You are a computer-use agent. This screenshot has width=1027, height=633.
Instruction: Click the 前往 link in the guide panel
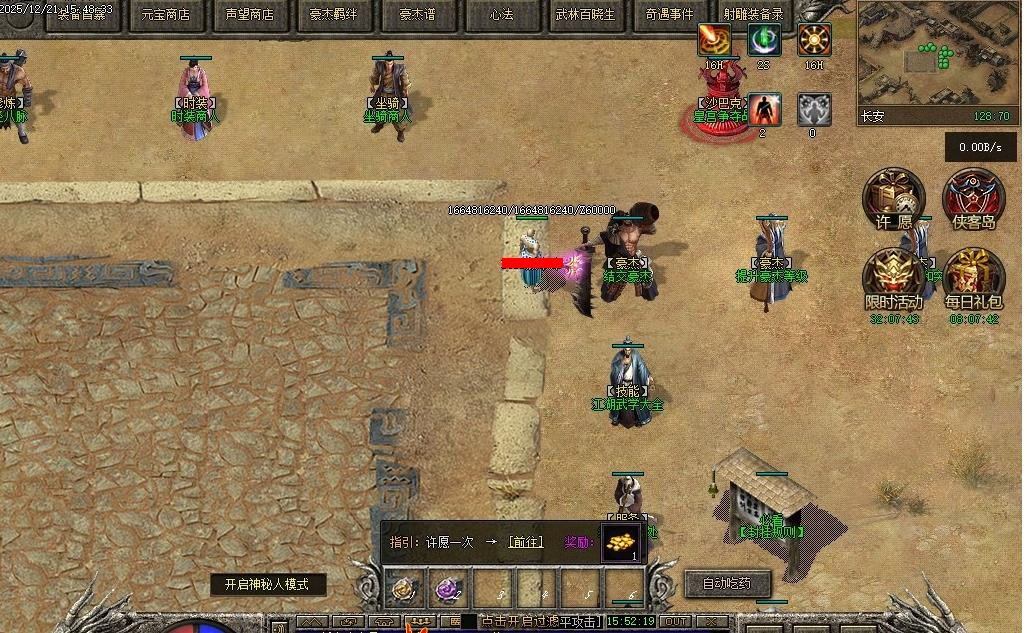[x=525, y=542]
